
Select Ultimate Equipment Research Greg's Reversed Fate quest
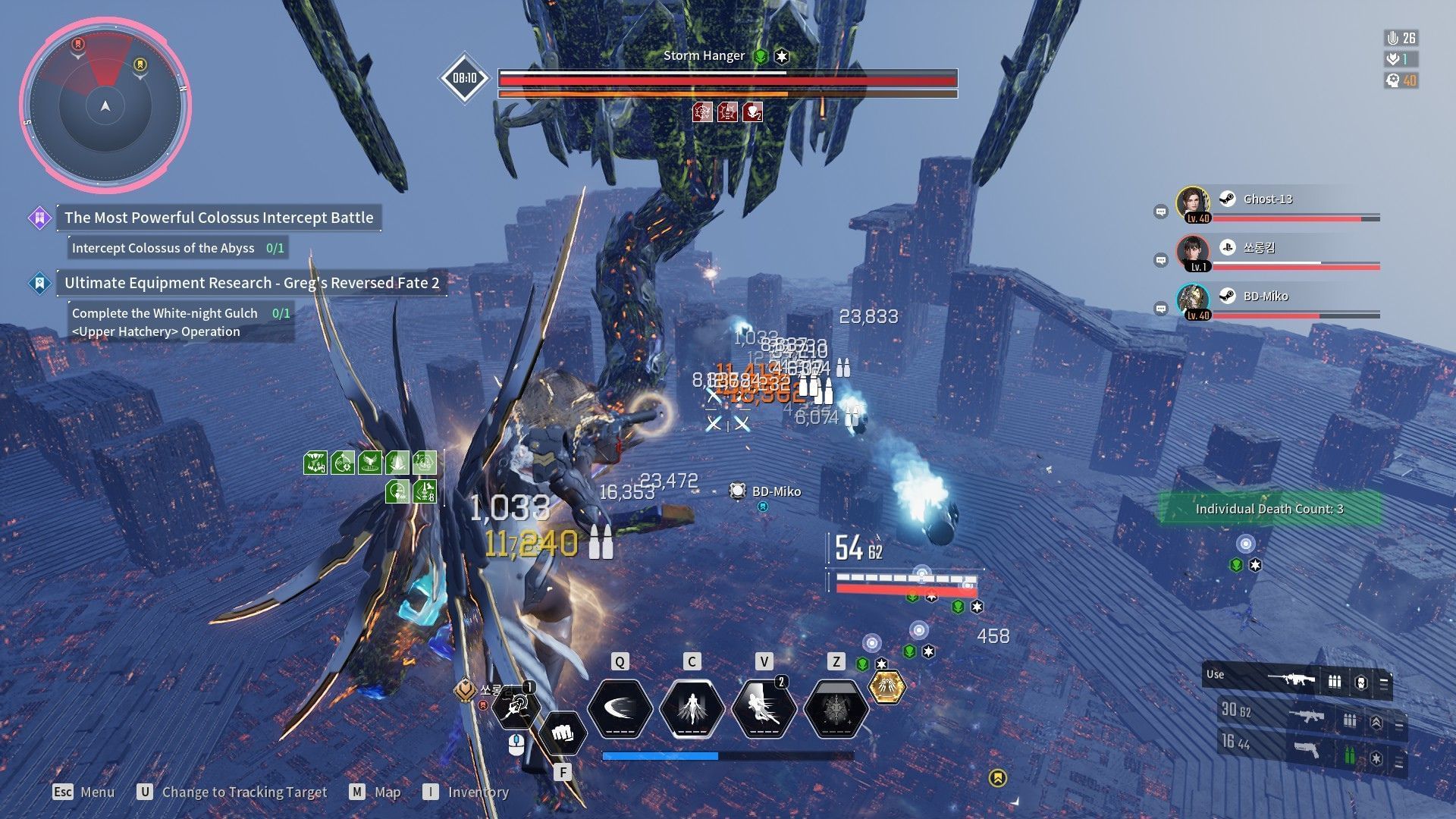tap(251, 283)
